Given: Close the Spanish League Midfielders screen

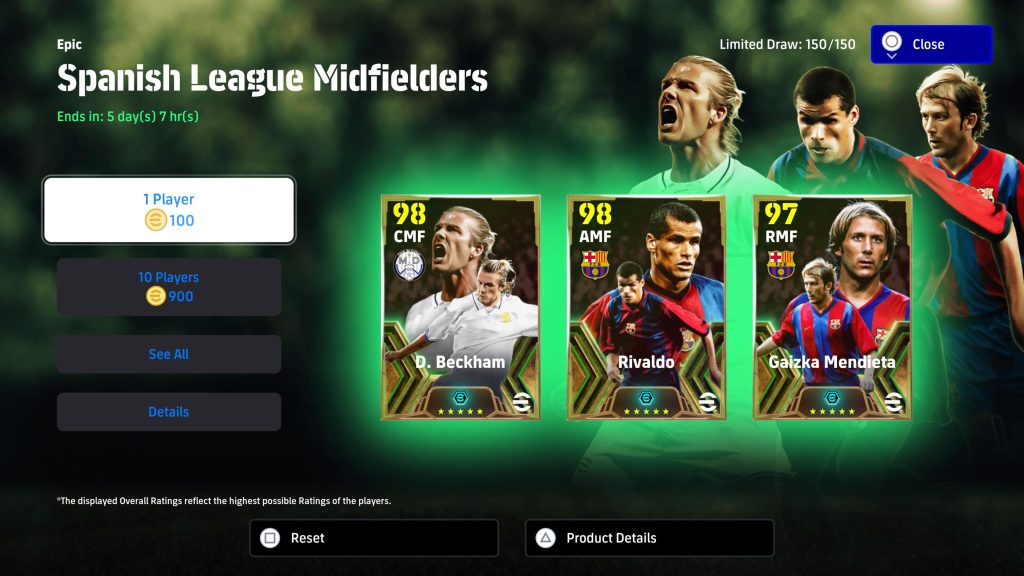Looking at the screenshot, I should 931,45.
